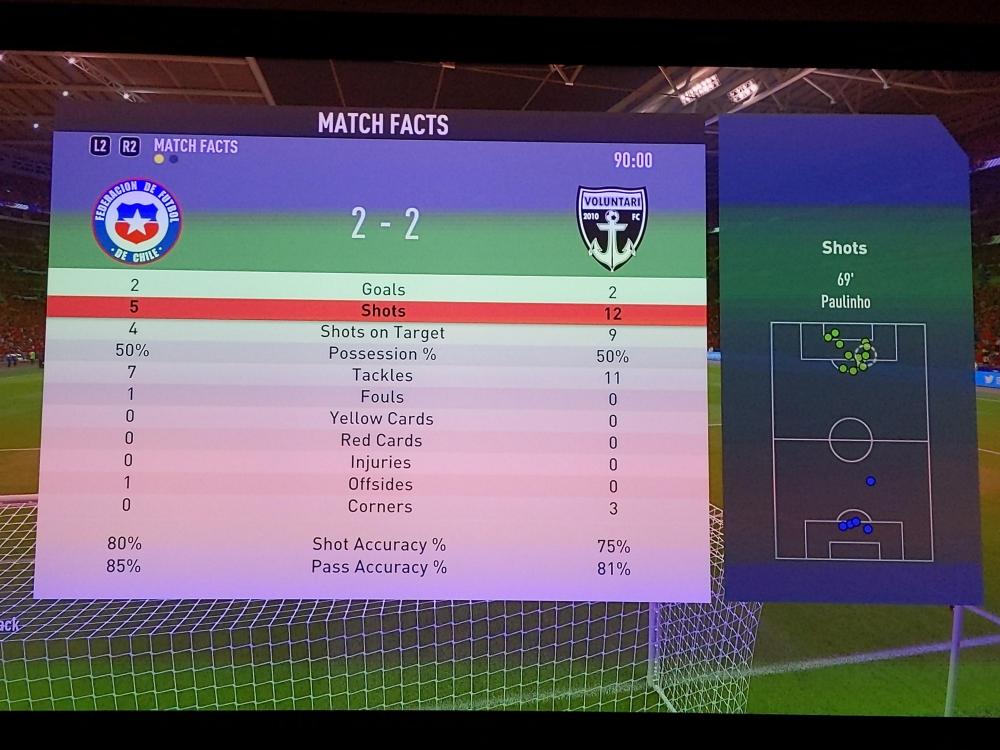
Task: Select the Goals stat row
Action: pyautogui.click(x=383, y=289)
